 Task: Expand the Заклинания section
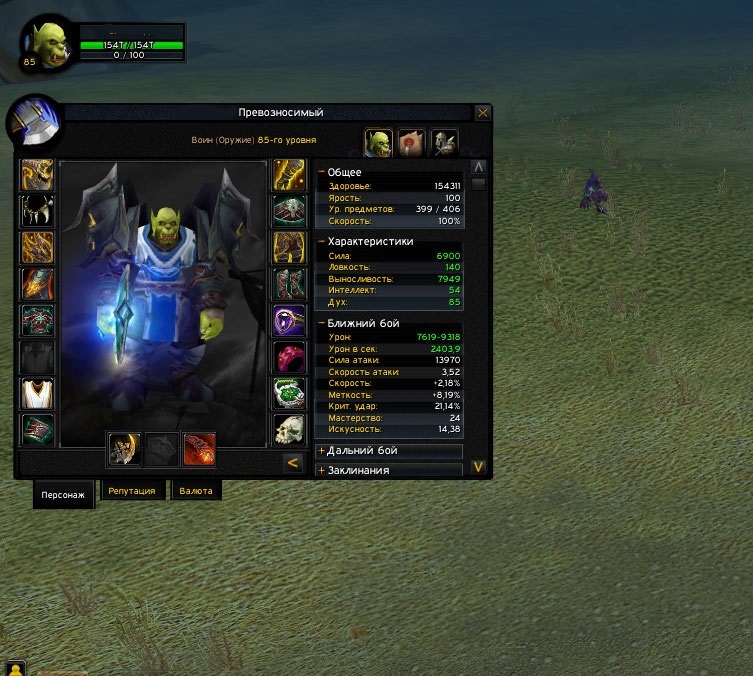[x=322, y=470]
